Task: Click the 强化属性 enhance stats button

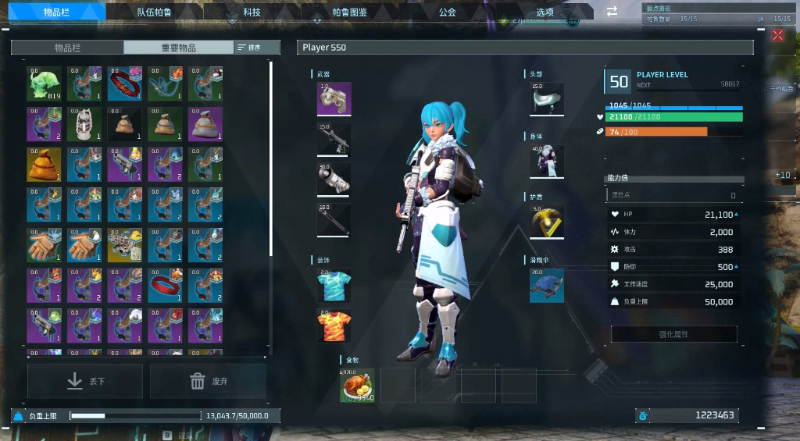Action: (674, 334)
